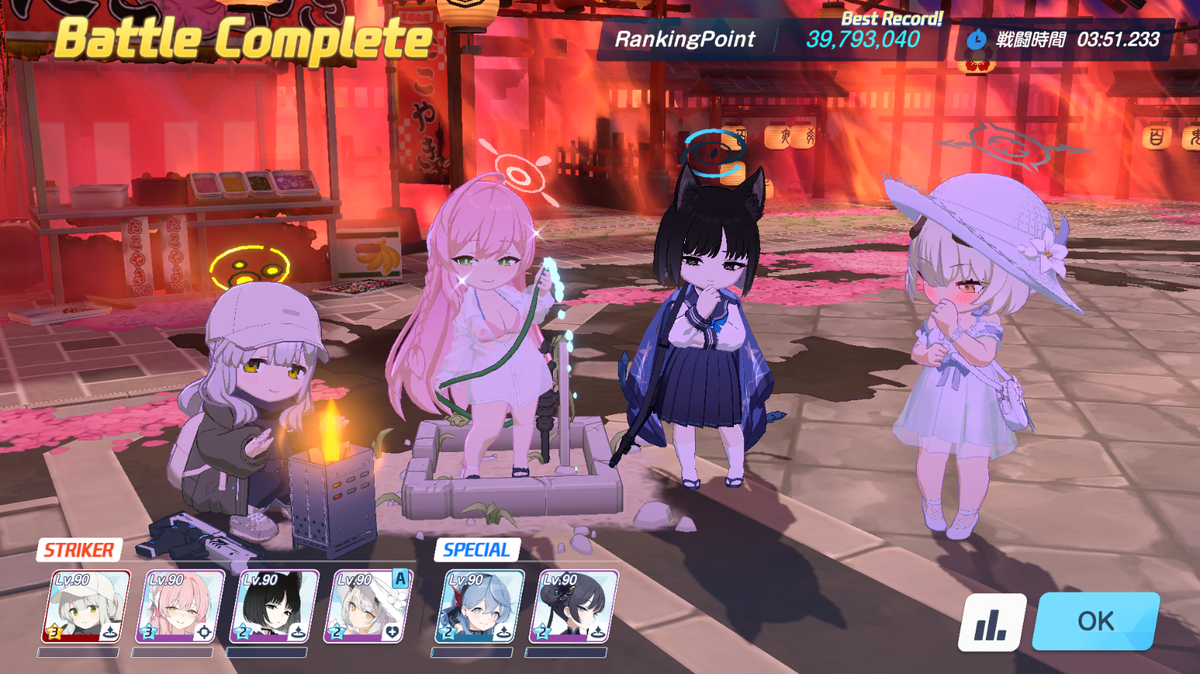This screenshot has width=1200, height=674.
Task: Open the battle statistics bar-chart button
Action: 992,623
